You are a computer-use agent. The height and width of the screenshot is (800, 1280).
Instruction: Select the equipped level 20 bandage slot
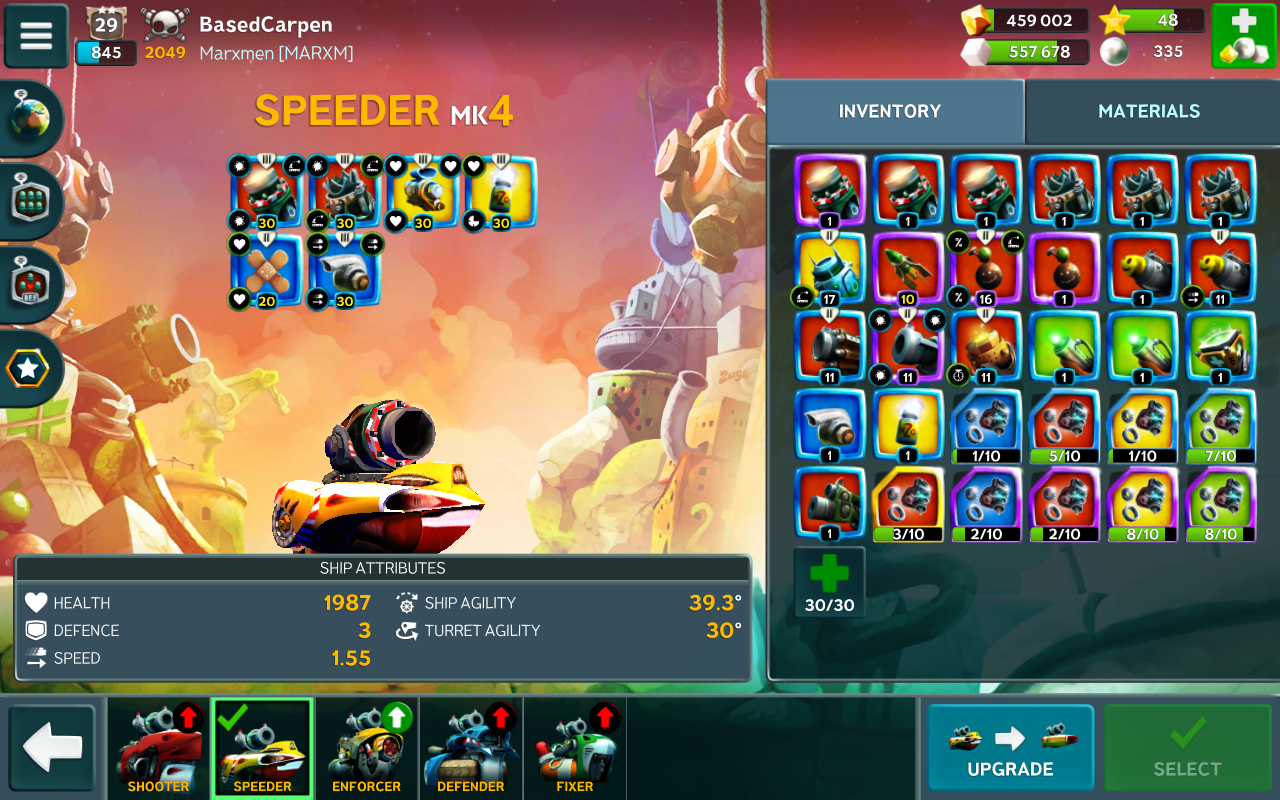[266, 270]
